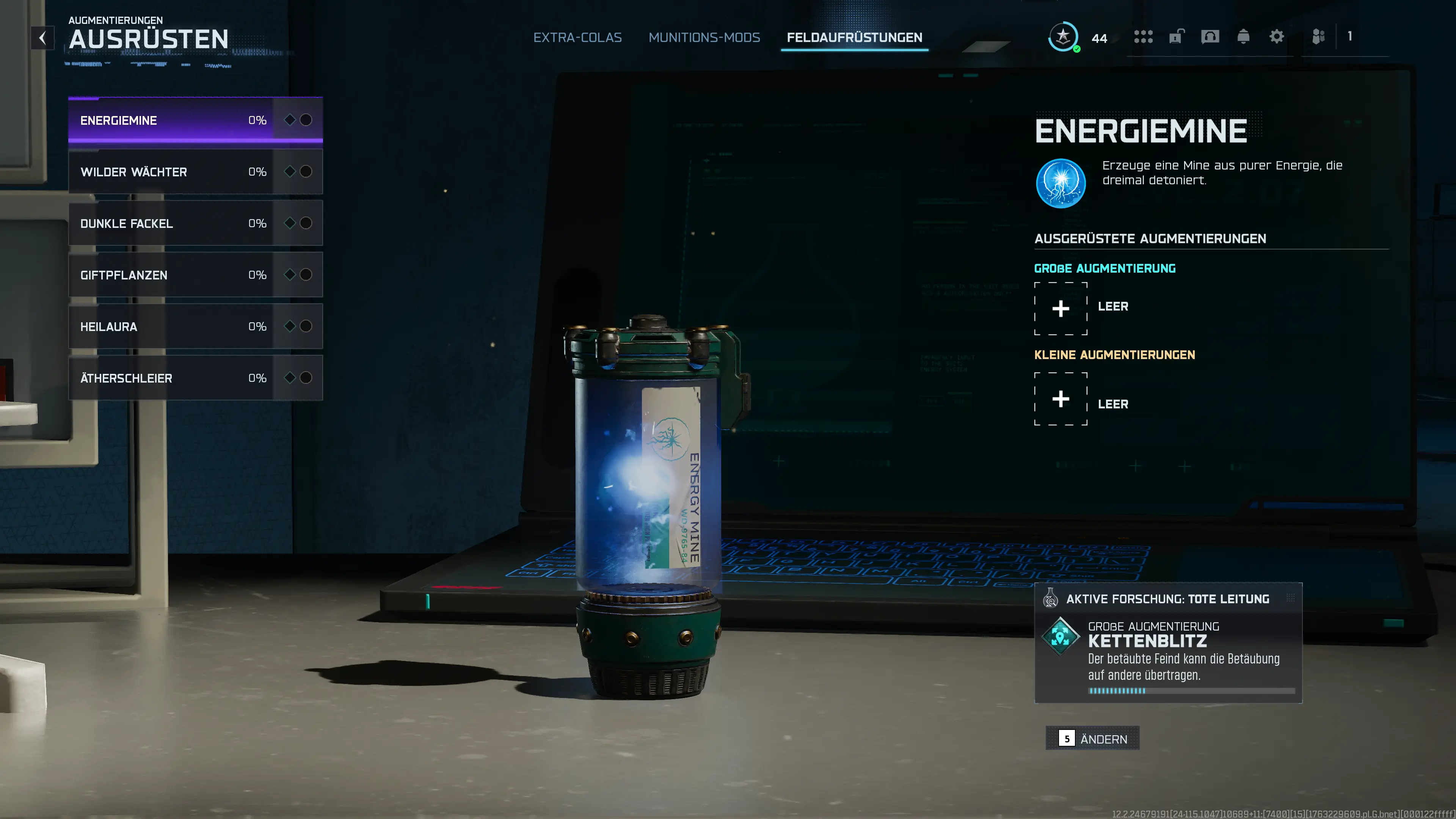Go back using the arrow button
1456x819 pixels.
42,38
